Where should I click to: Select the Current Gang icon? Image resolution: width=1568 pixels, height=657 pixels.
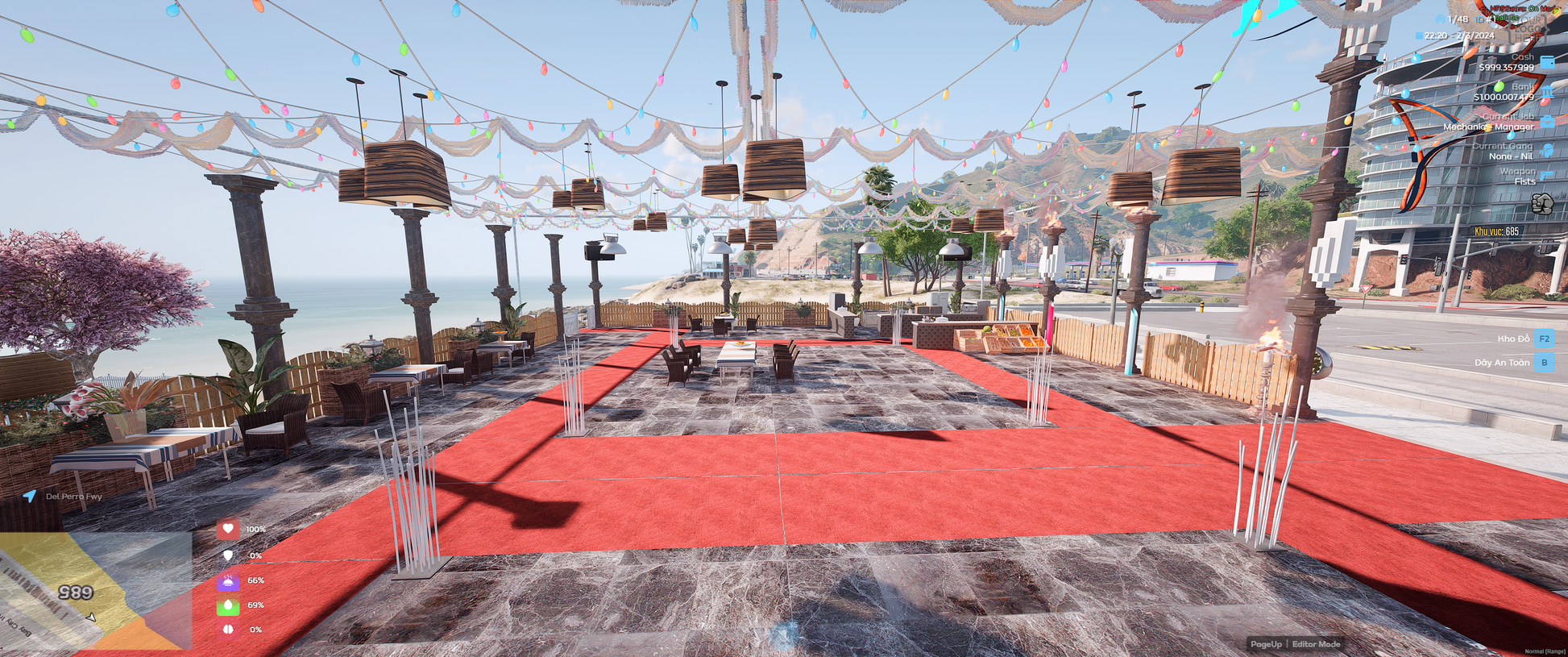[x=1547, y=151]
